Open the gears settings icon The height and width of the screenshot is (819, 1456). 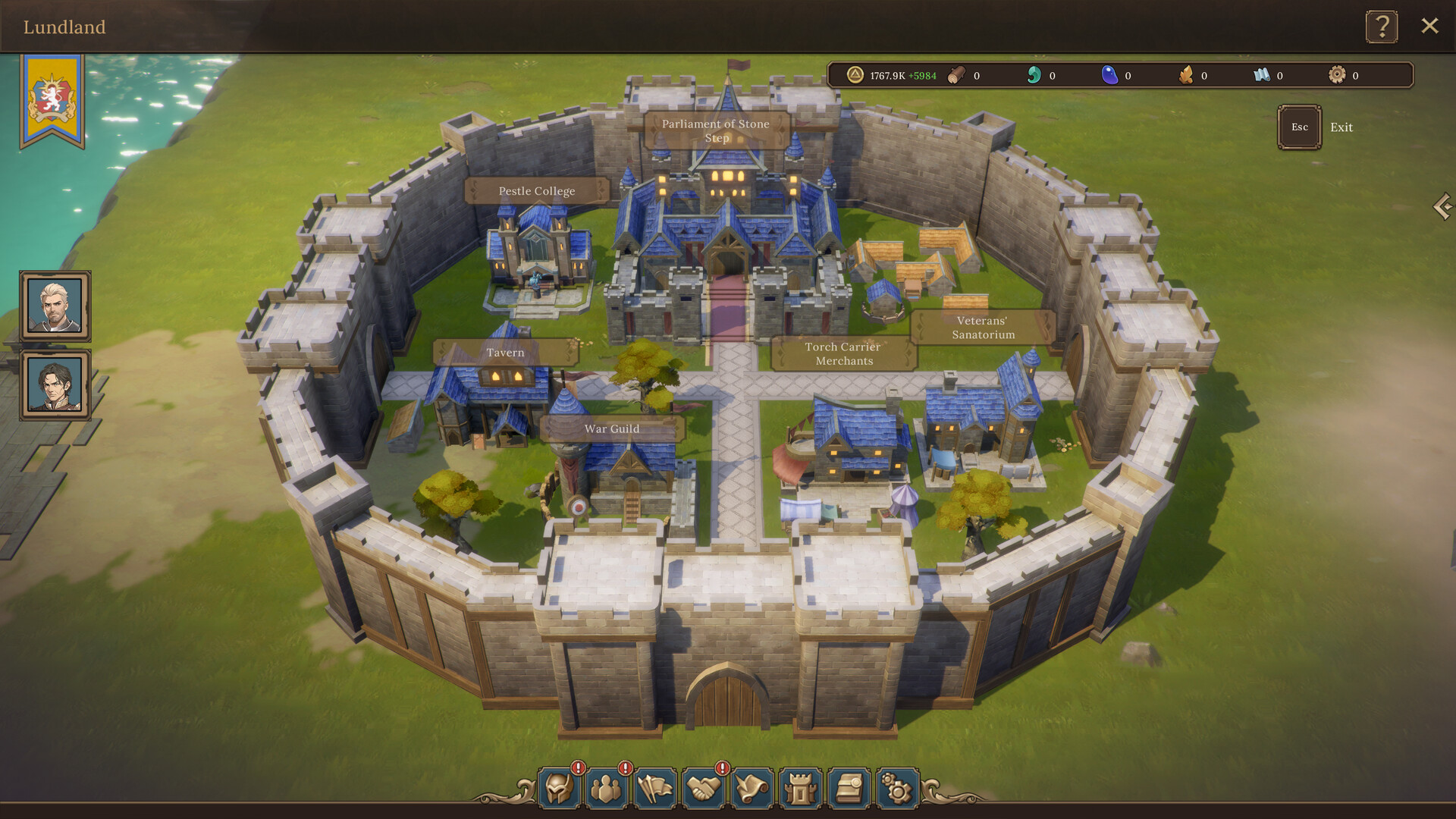coord(899,789)
